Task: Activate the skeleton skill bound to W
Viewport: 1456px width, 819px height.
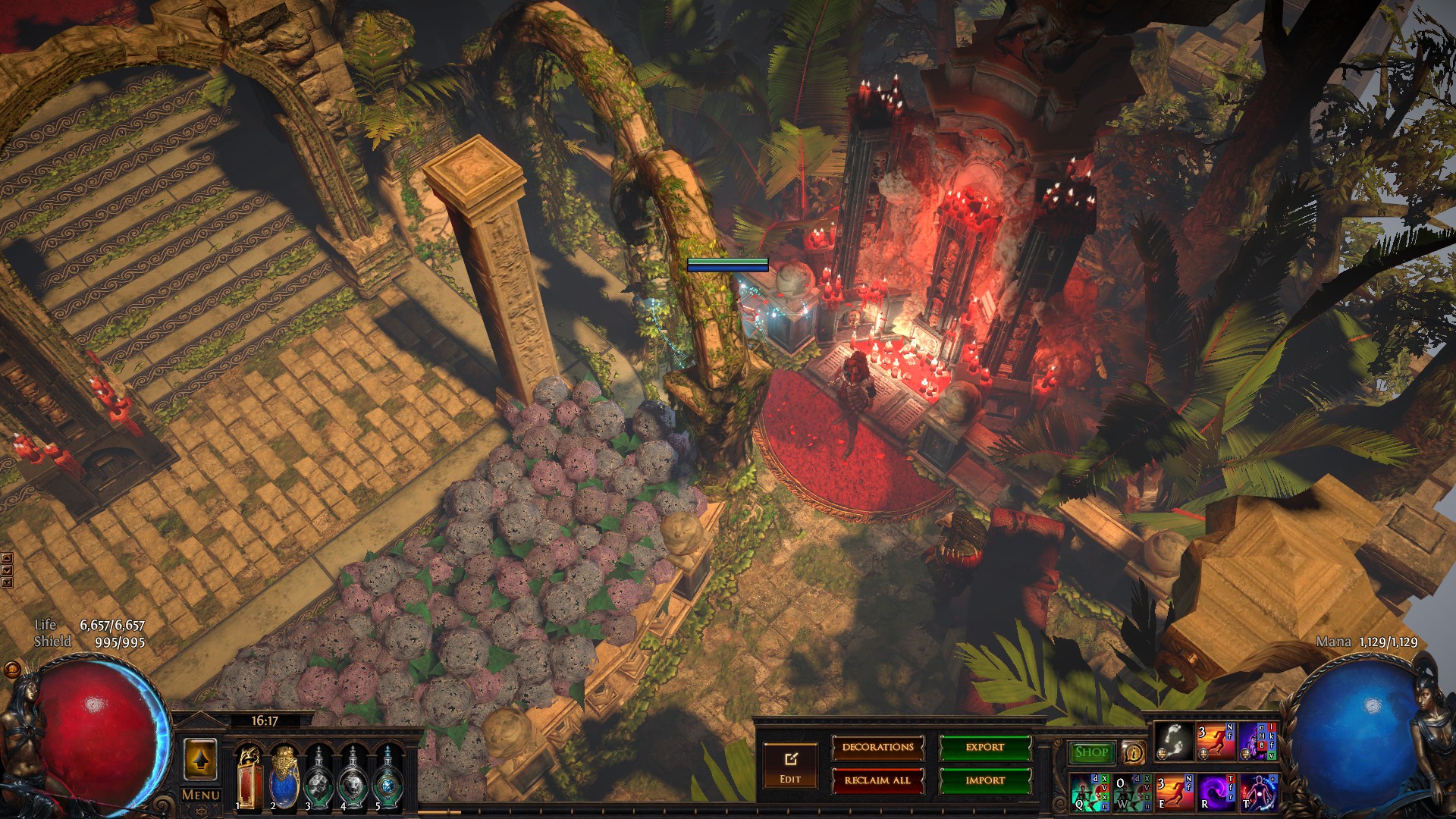Action: 1131,792
